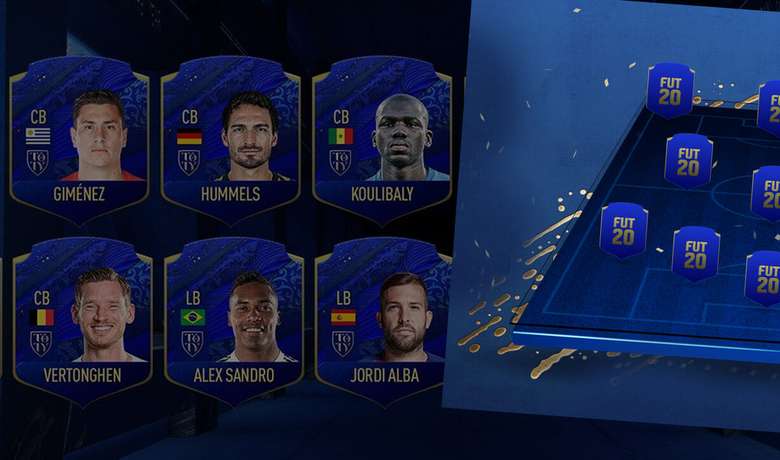
Task: Select the Vertonghen CB card
Action: point(82,320)
